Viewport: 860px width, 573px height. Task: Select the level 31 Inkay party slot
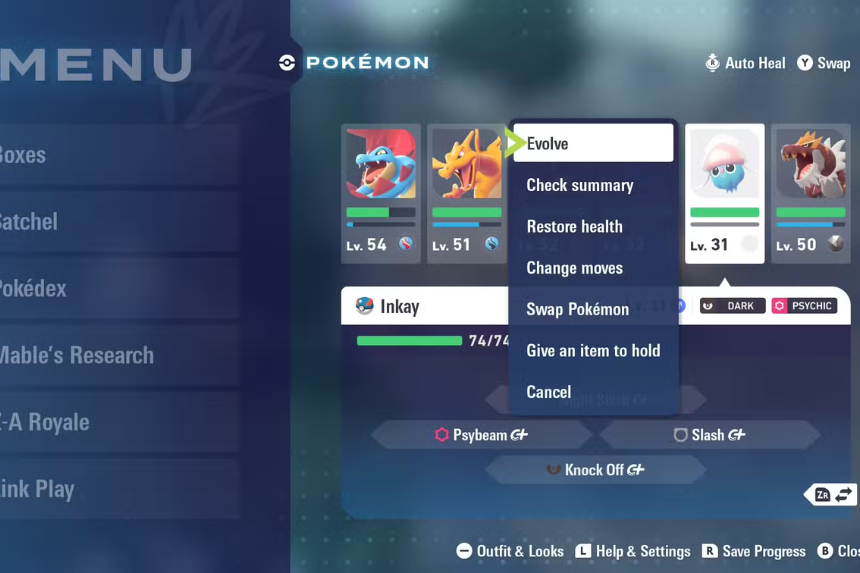(724, 192)
